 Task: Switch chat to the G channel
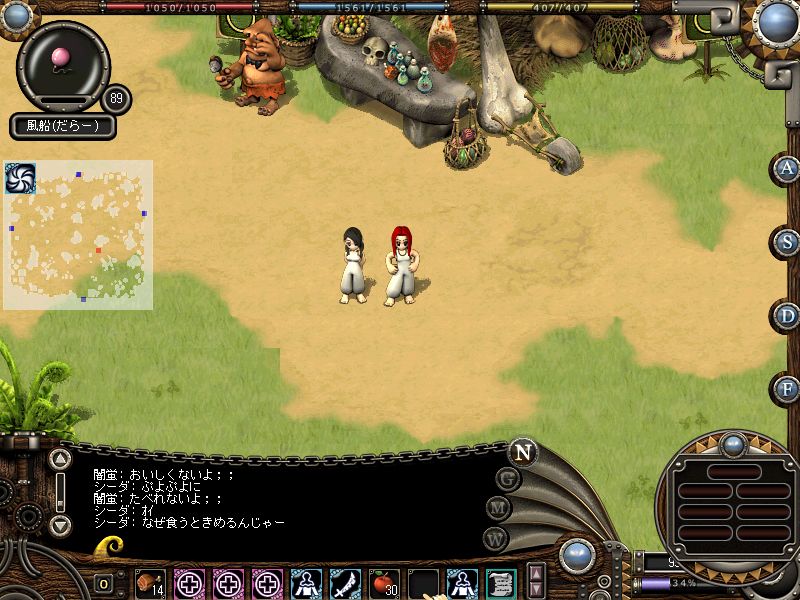coord(508,479)
